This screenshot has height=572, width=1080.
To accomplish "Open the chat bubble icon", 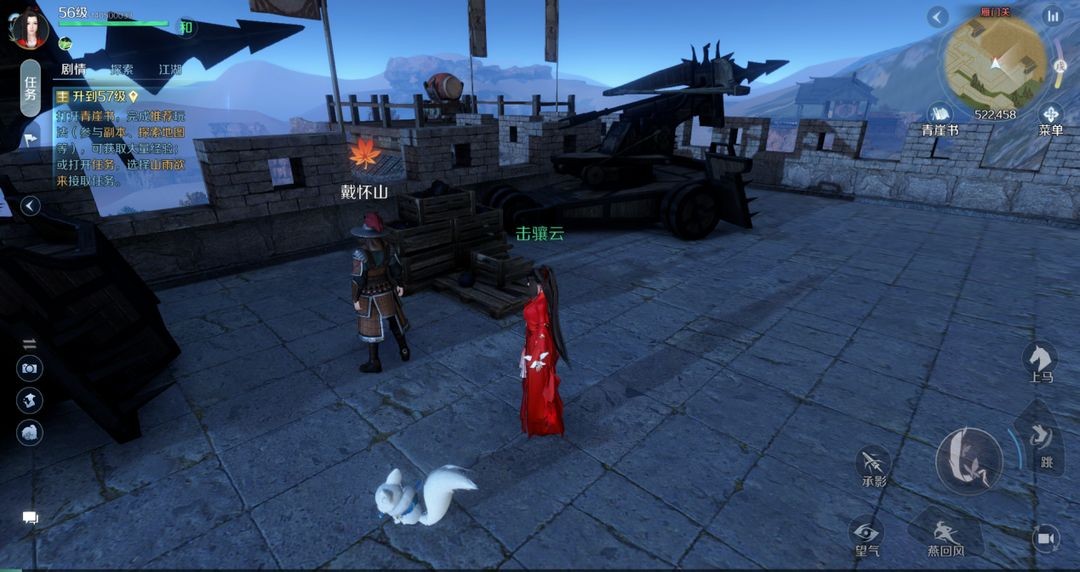I will point(30,518).
